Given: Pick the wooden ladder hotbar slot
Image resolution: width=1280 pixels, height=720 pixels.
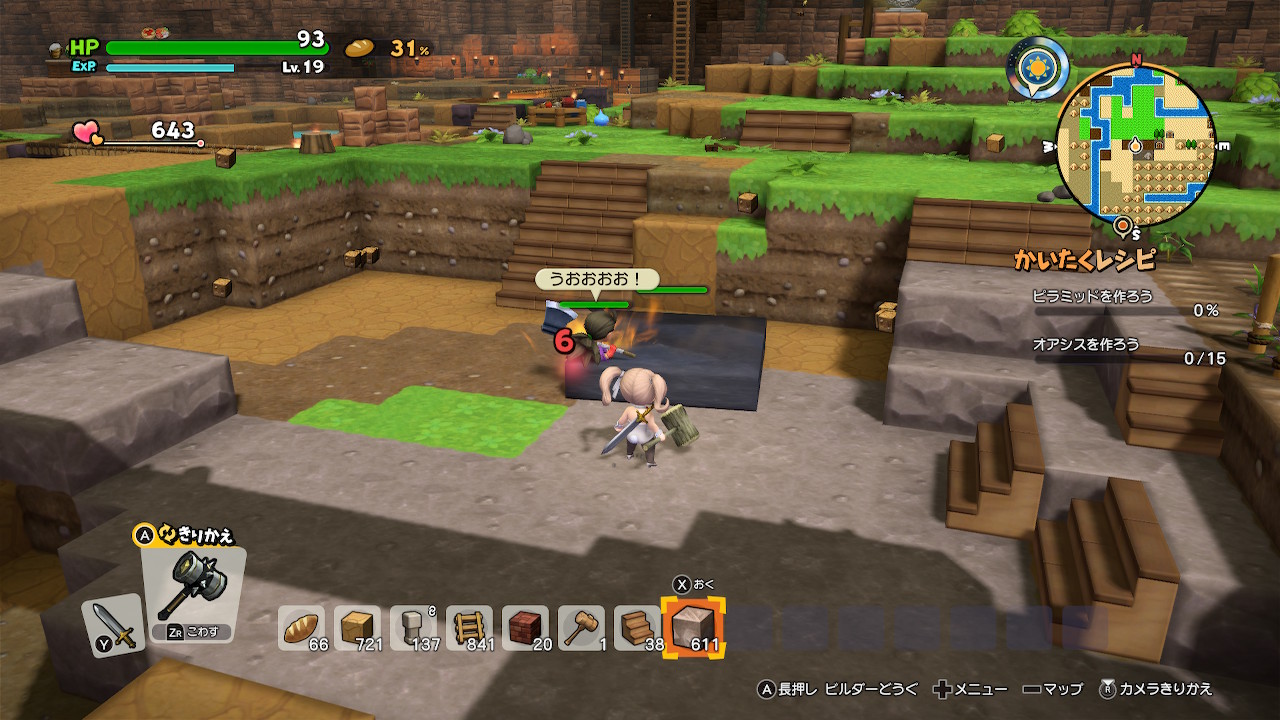Looking at the screenshot, I should (469, 627).
